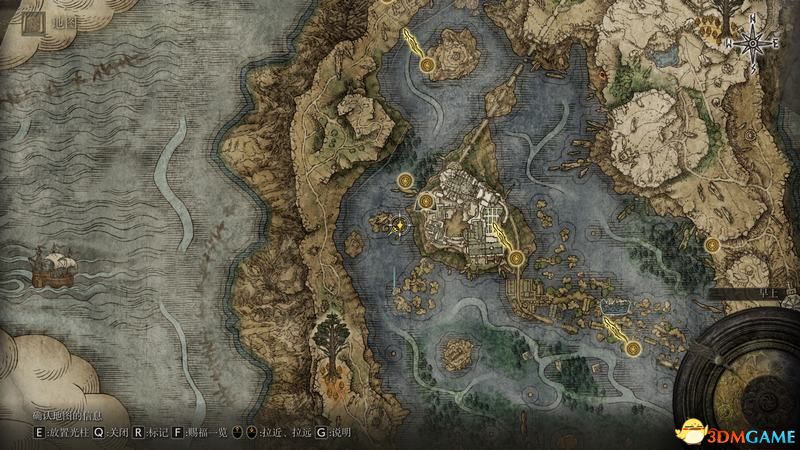Image resolution: width=800 pixels, height=450 pixels.
Task: Select the grace marker in the lake northwest of the academy
Action: tap(404, 181)
